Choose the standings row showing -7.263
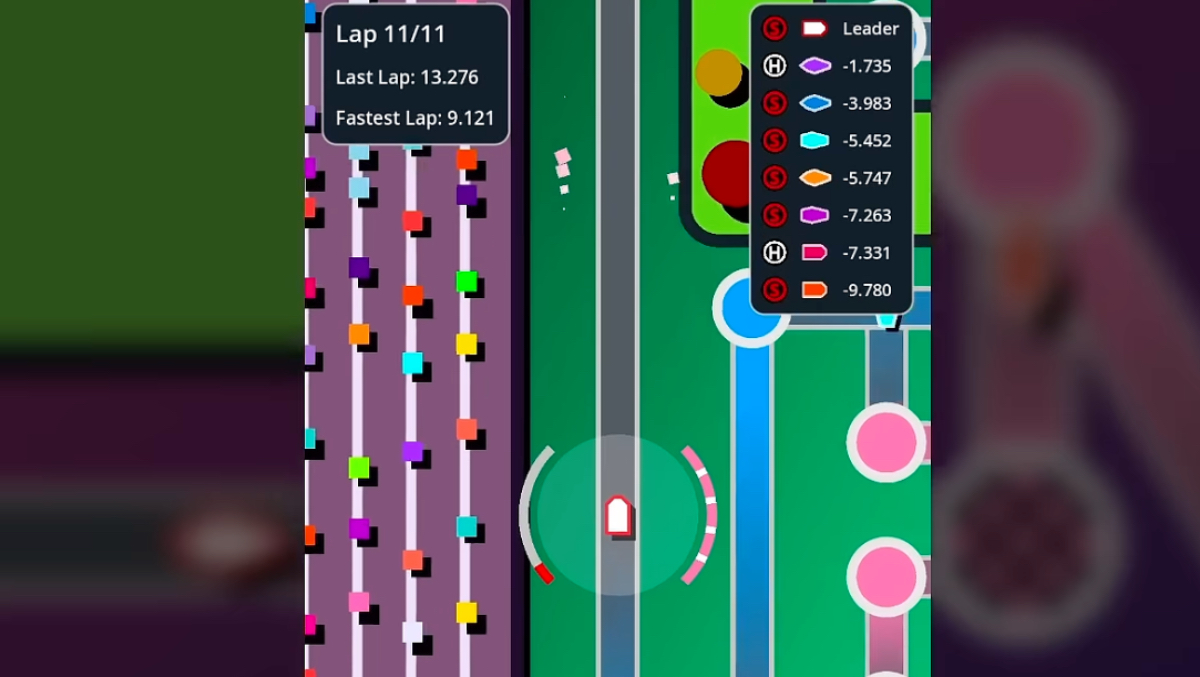This screenshot has width=1200, height=677. pos(831,215)
